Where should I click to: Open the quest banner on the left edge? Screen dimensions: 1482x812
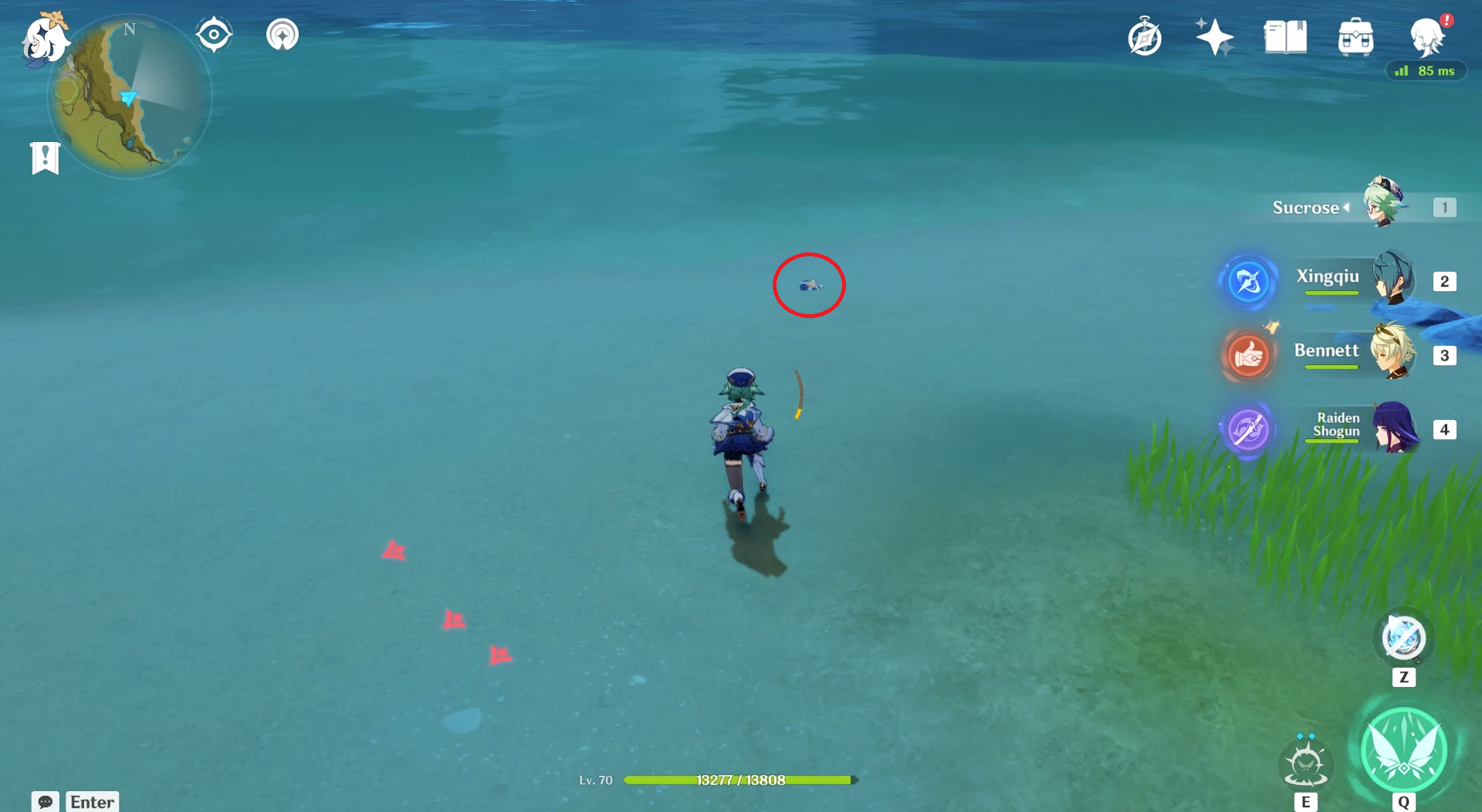pos(45,157)
